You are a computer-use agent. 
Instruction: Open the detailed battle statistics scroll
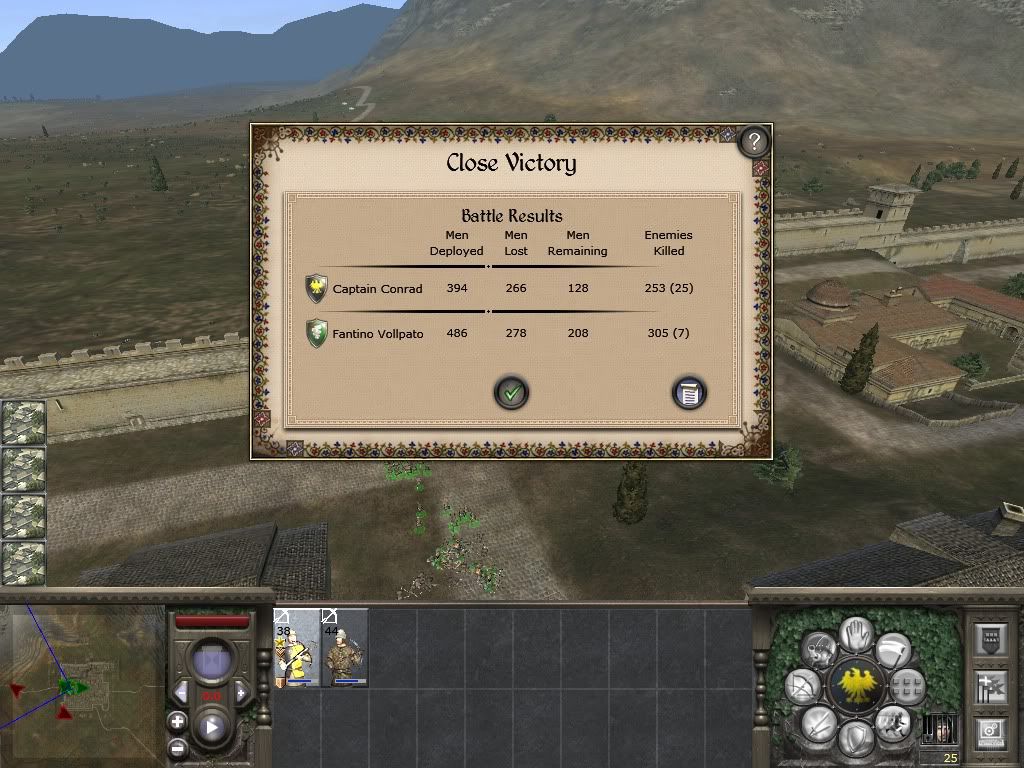point(688,393)
